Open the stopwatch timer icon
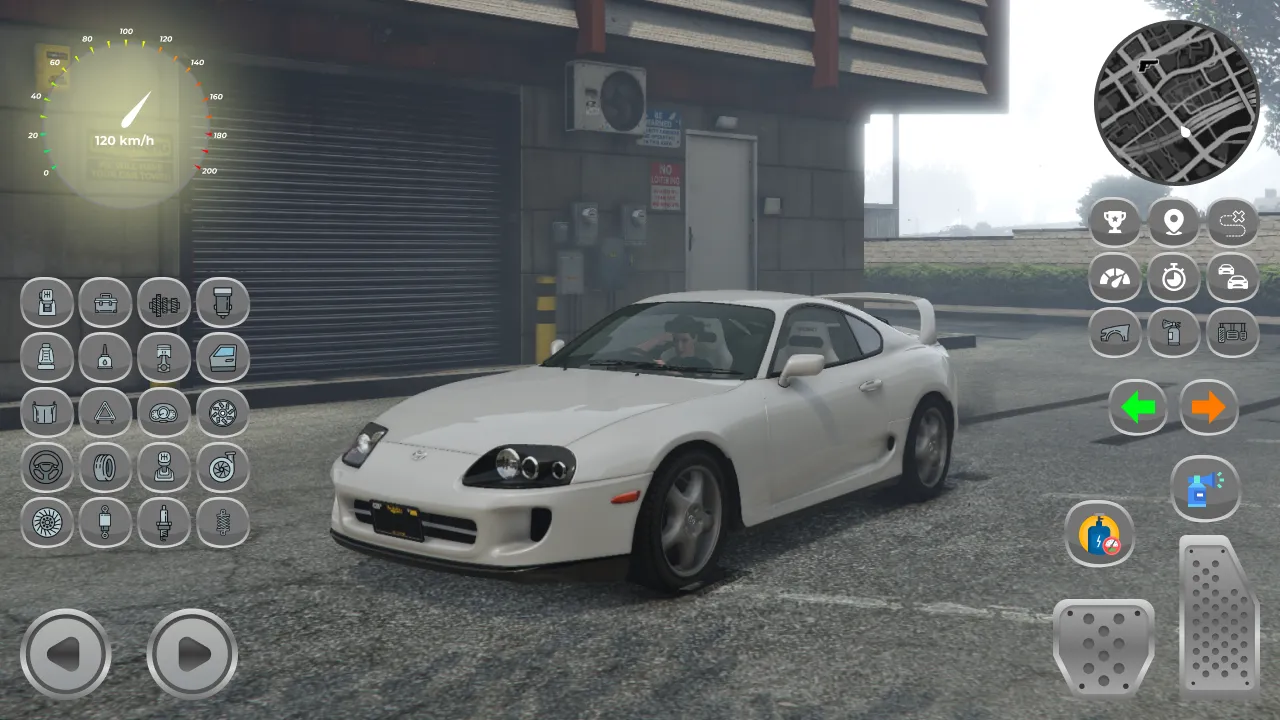Screen dimensions: 1280x720 tap(1174, 279)
